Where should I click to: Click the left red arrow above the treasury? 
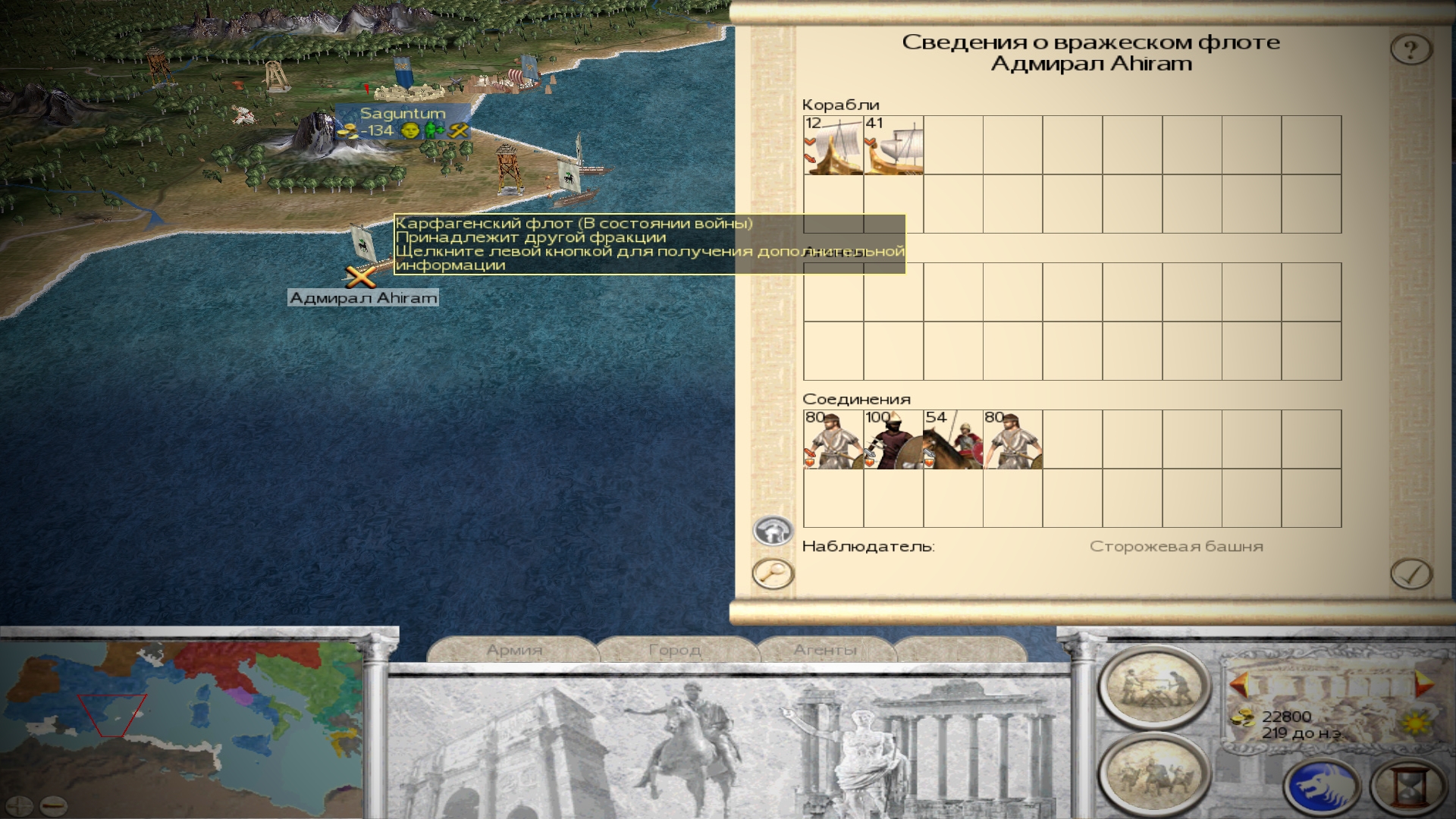(1239, 686)
